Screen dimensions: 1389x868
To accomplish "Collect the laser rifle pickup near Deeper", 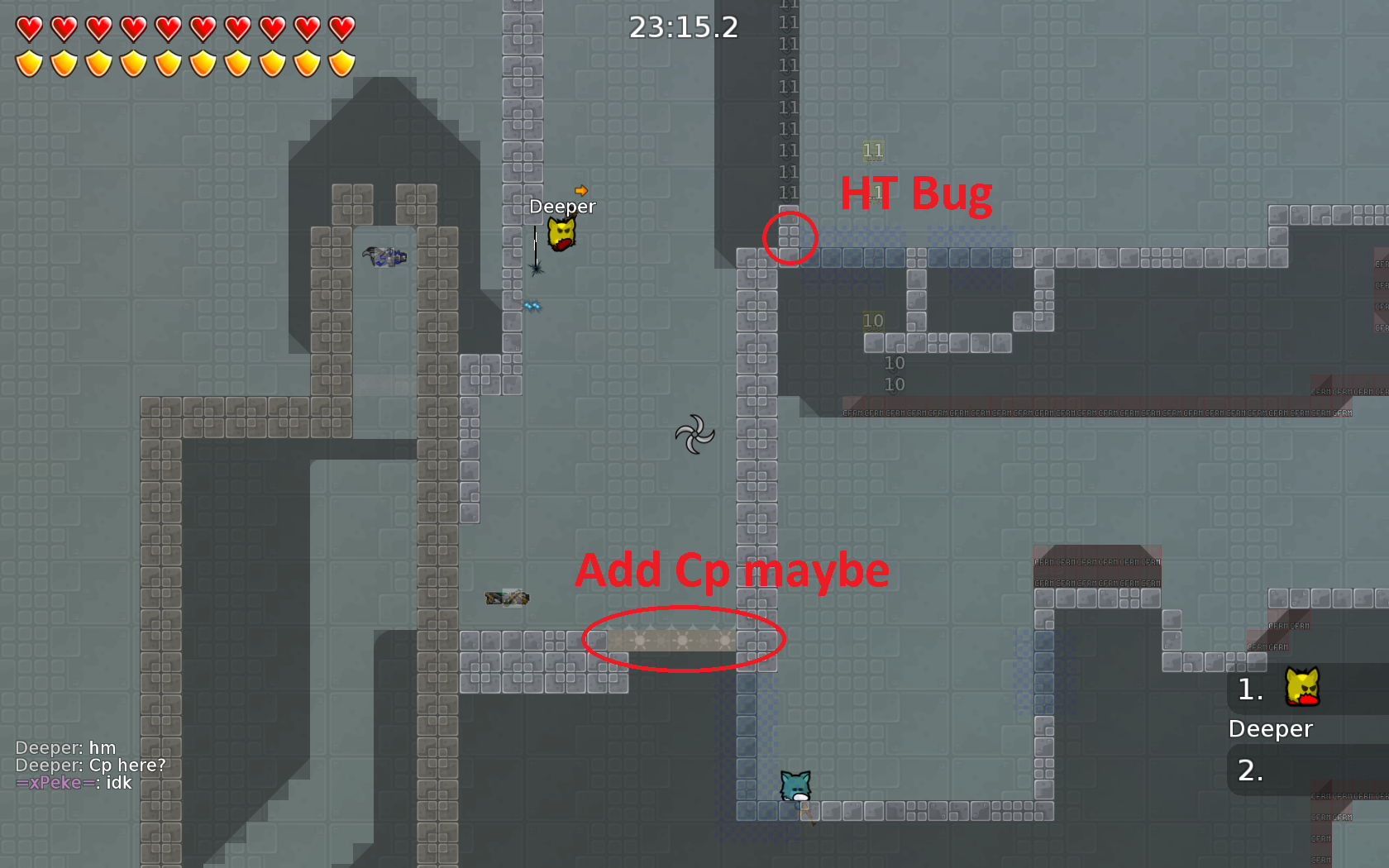I will (384, 256).
